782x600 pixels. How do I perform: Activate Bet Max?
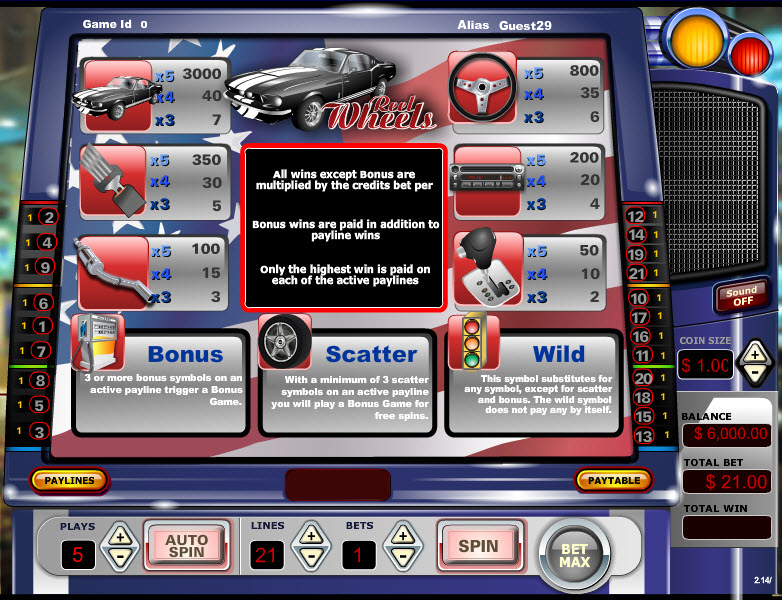point(574,555)
